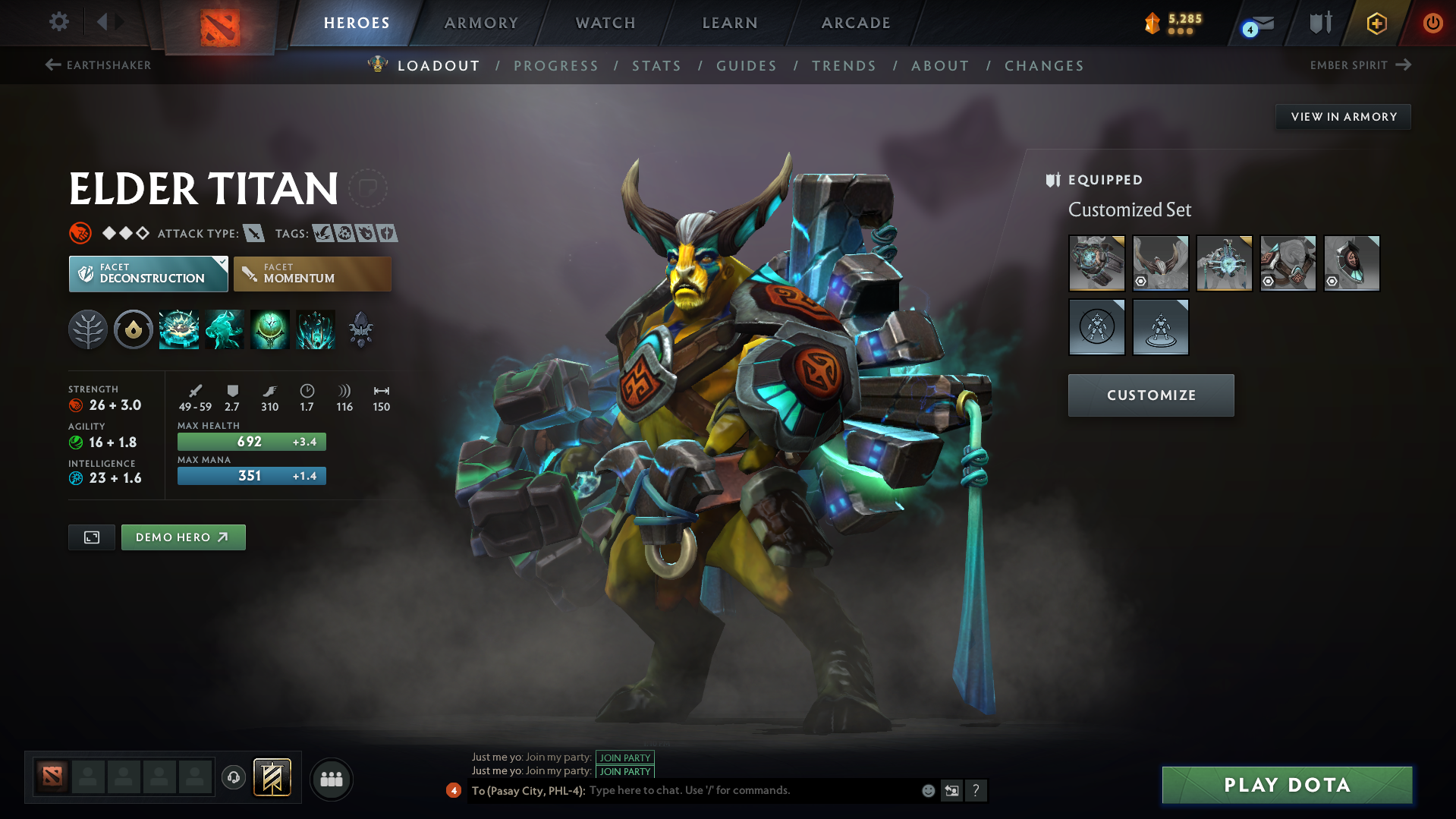Click the strength attribute icon

point(76,405)
